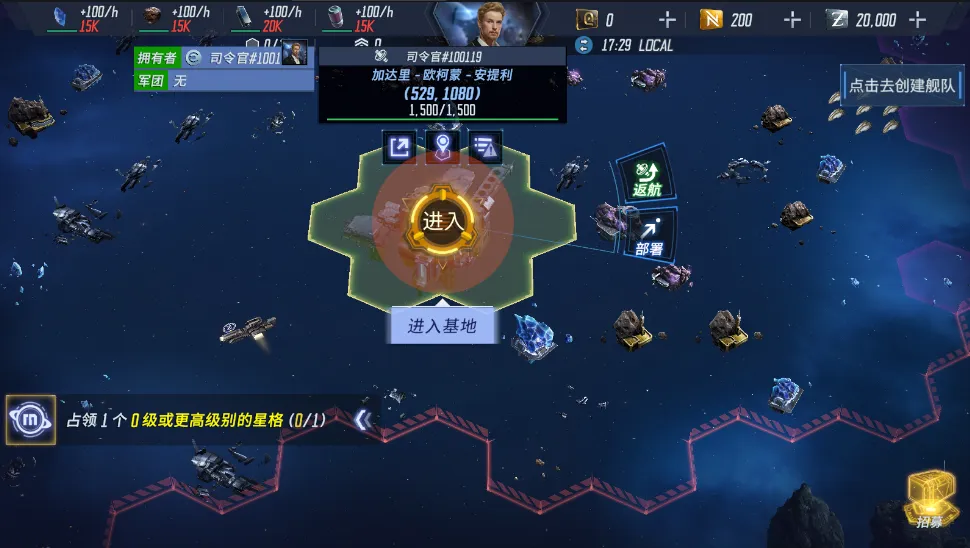Add more Z currency with its plus button
Viewport: 970px width, 548px height.
[918, 19]
